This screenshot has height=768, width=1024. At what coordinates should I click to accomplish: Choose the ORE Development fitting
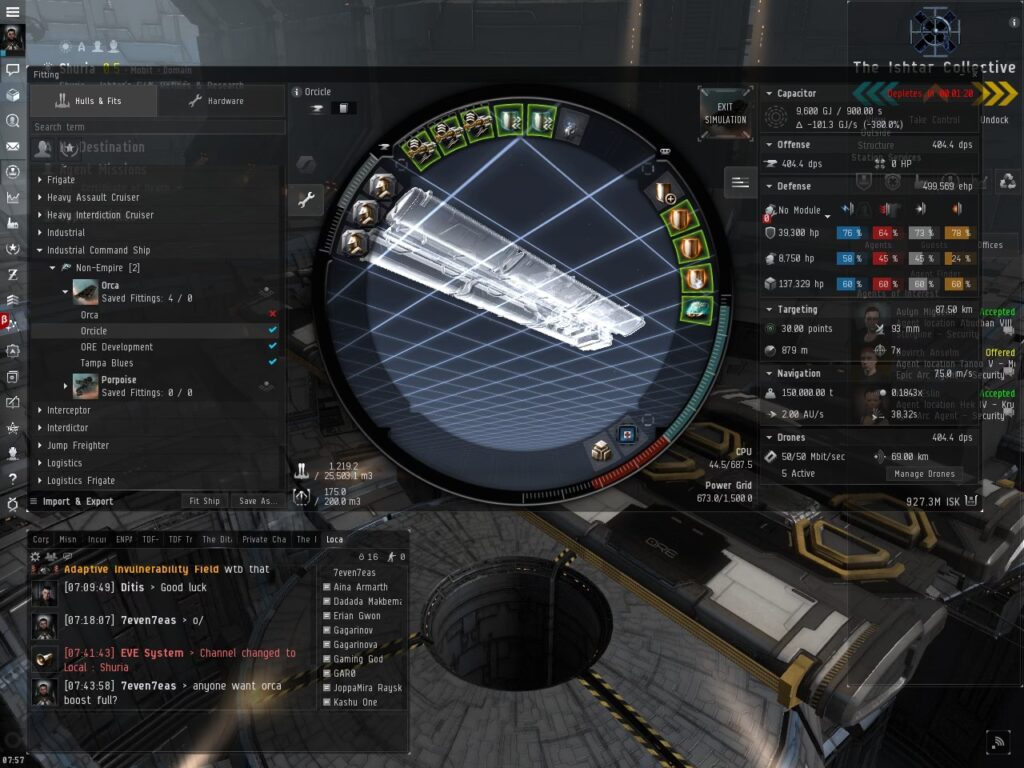(x=117, y=347)
